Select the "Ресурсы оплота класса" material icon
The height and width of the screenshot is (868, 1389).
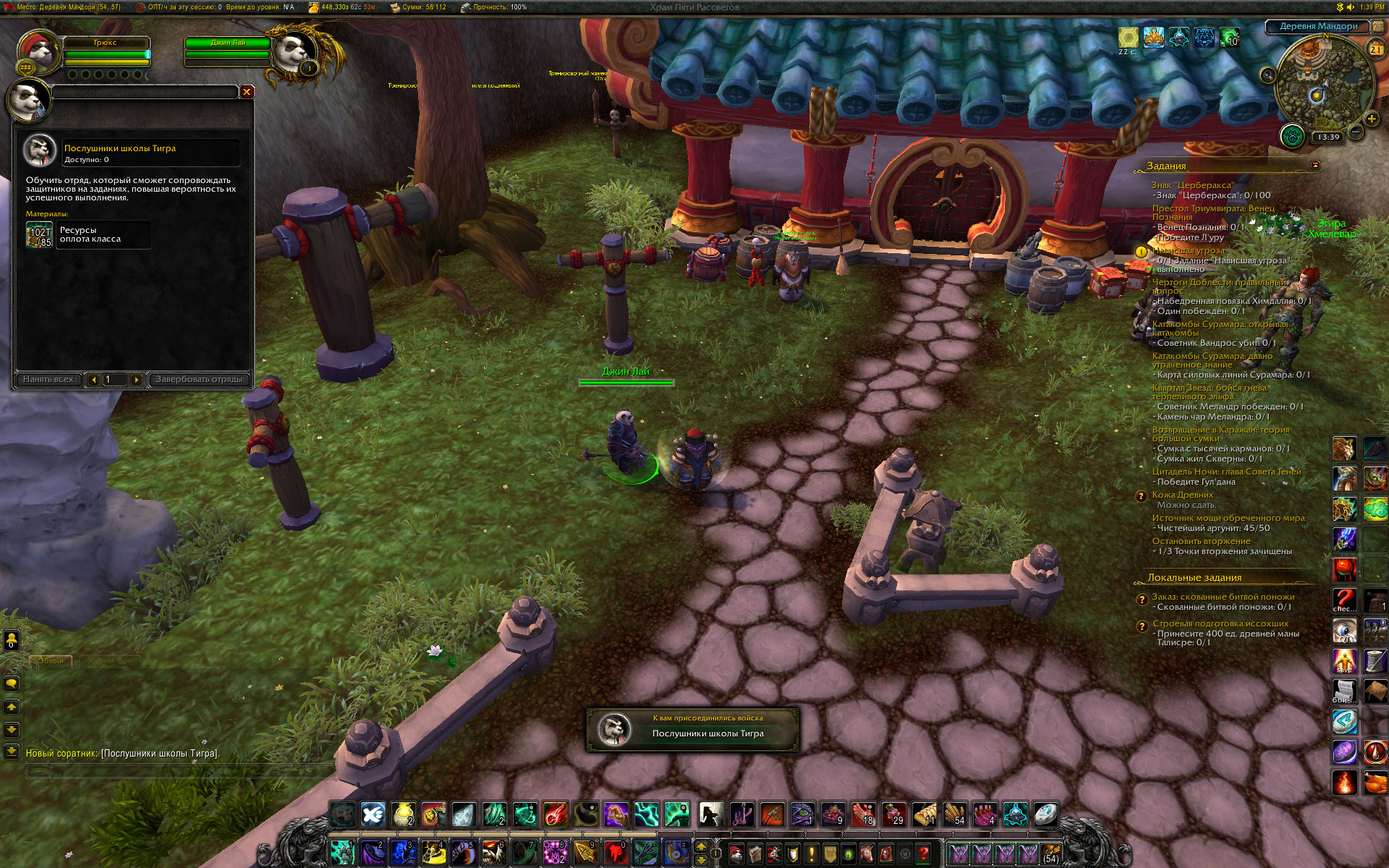point(39,235)
